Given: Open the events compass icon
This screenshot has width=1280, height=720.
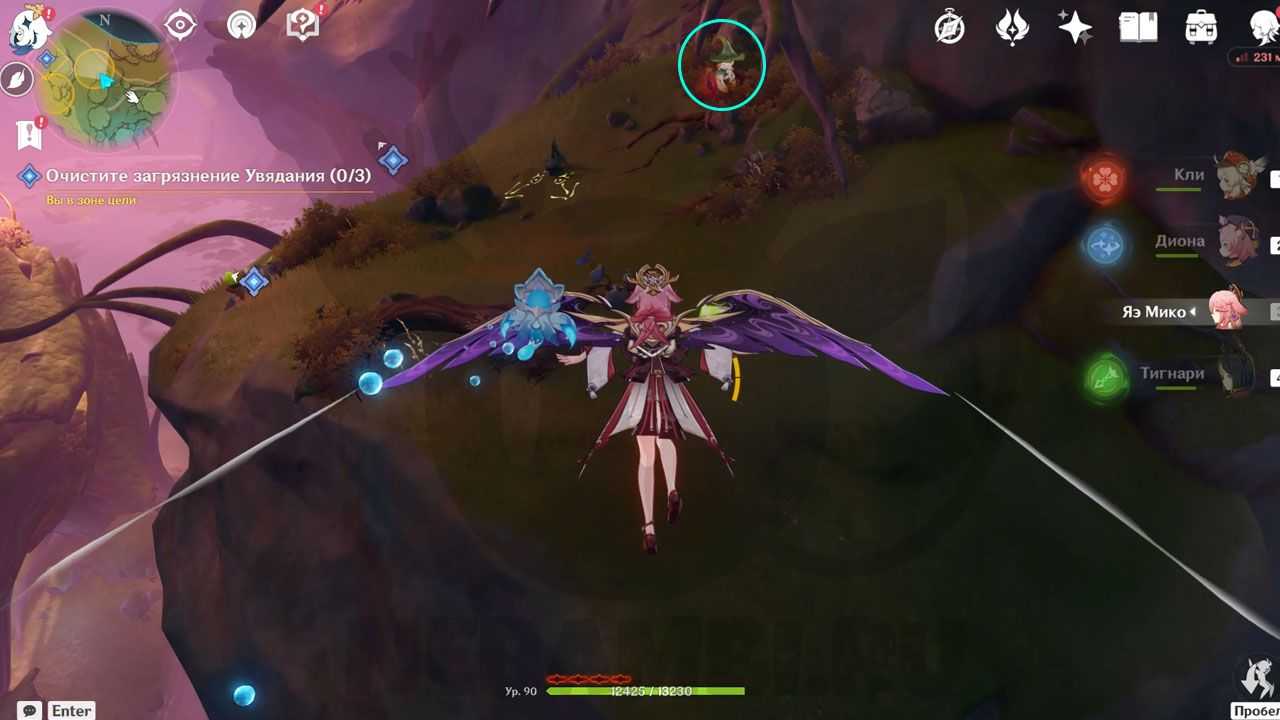Looking at the screenshot, I should pos(949,28).
